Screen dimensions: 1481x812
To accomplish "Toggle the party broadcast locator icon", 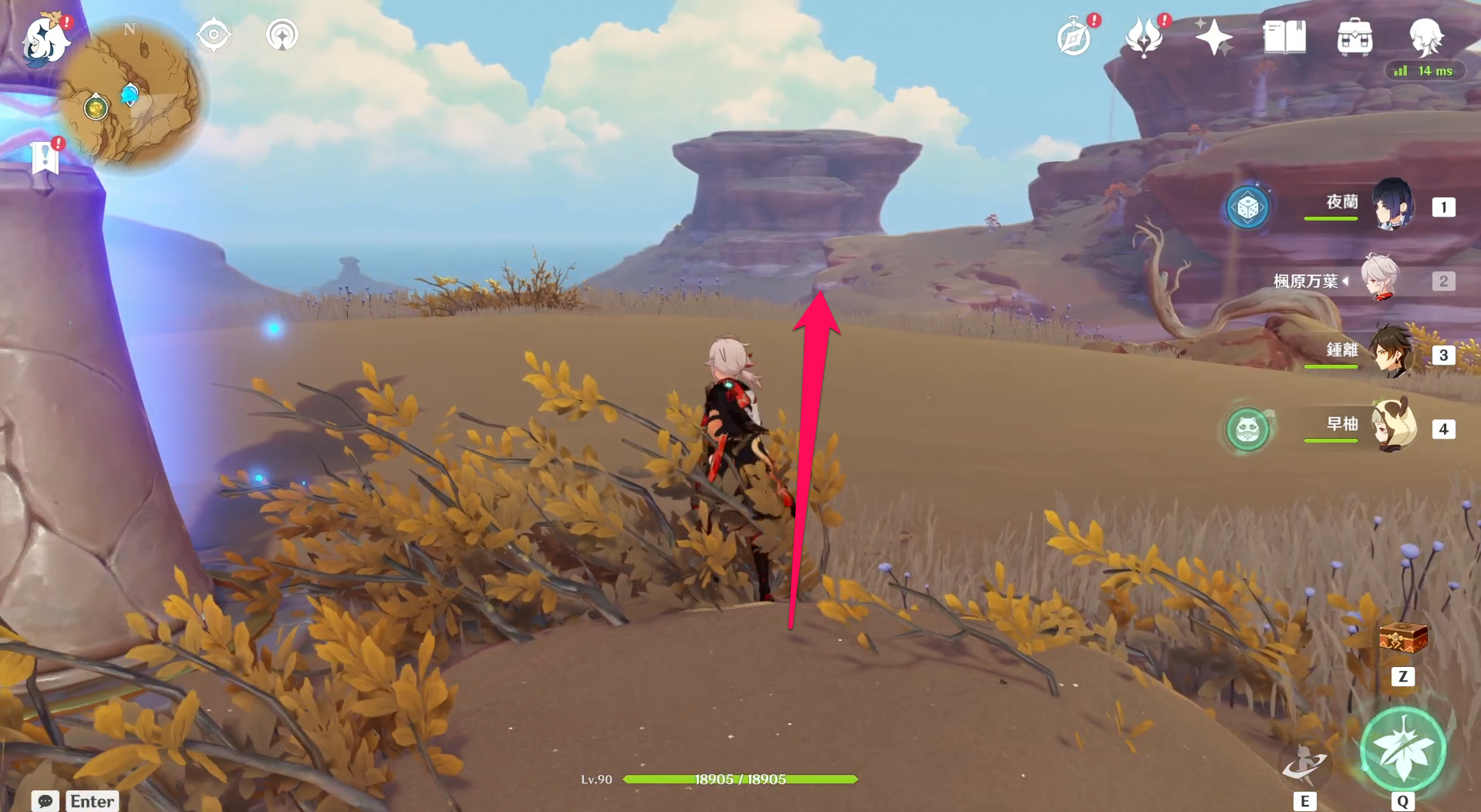I will coord(282,34).
